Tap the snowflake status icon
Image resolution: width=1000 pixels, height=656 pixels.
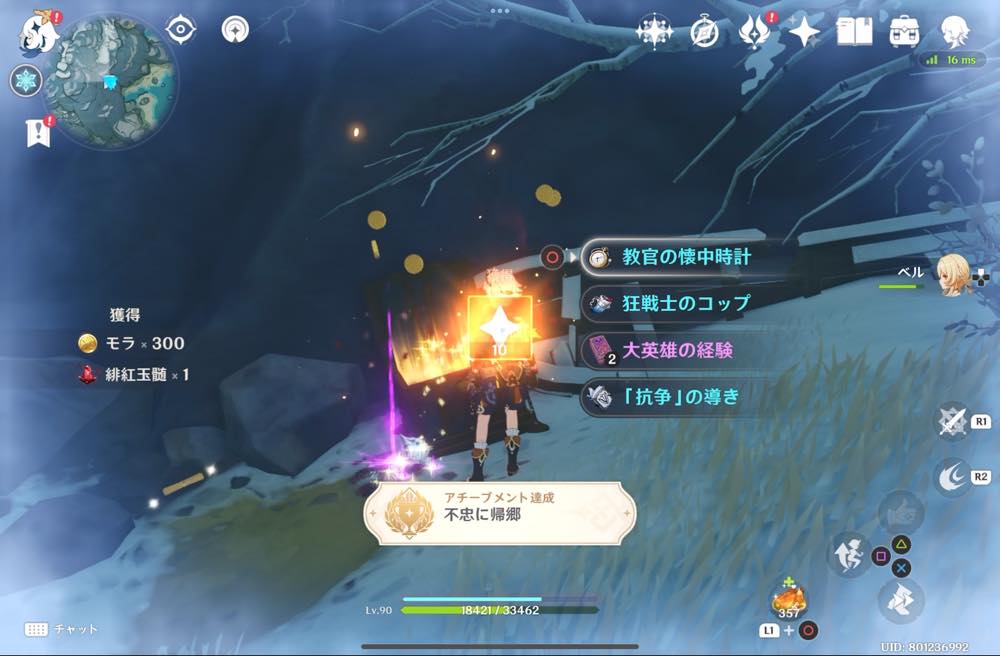[x=25, y=81]
